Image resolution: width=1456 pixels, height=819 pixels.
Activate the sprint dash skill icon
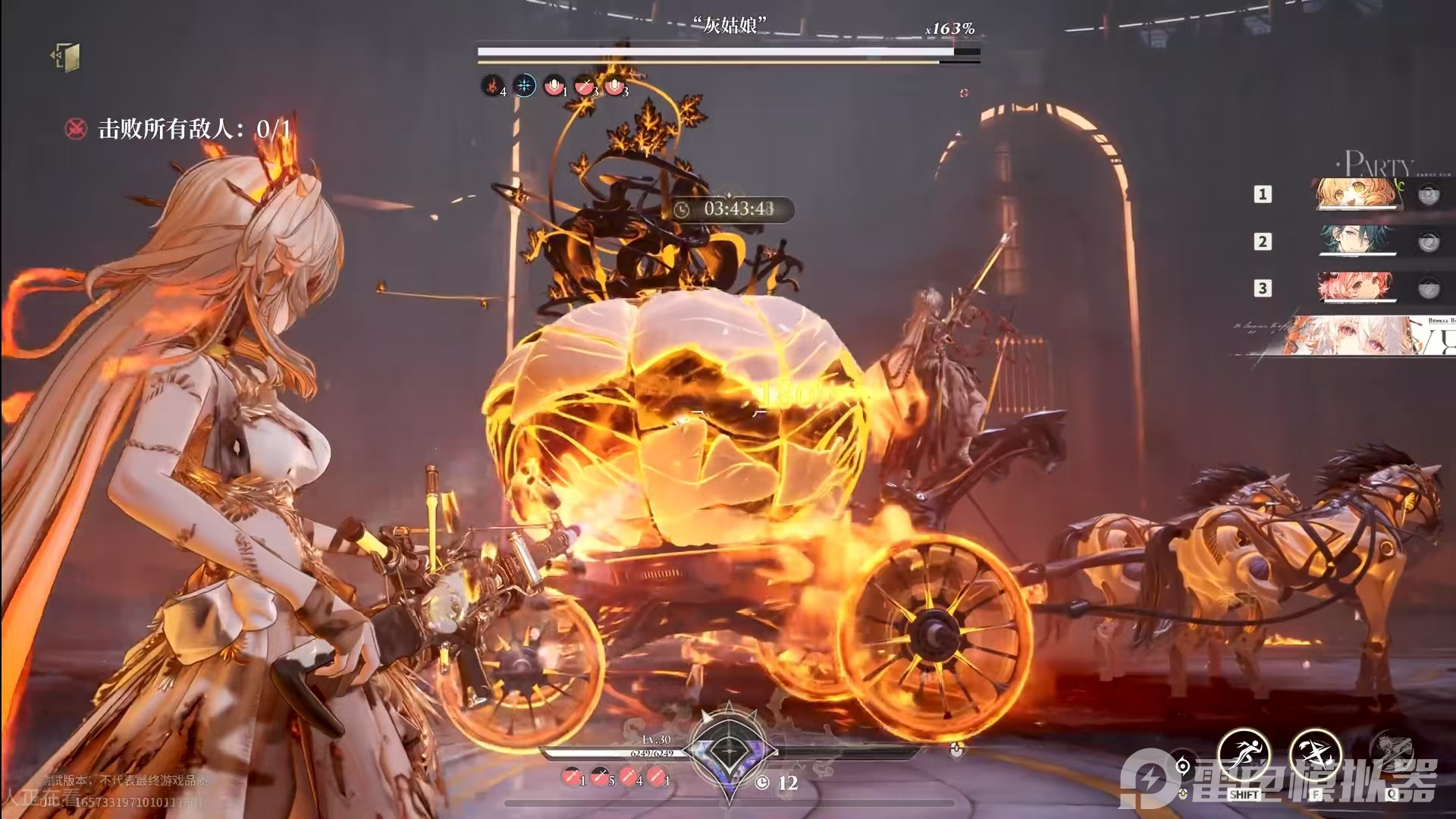pos(1244,756)
